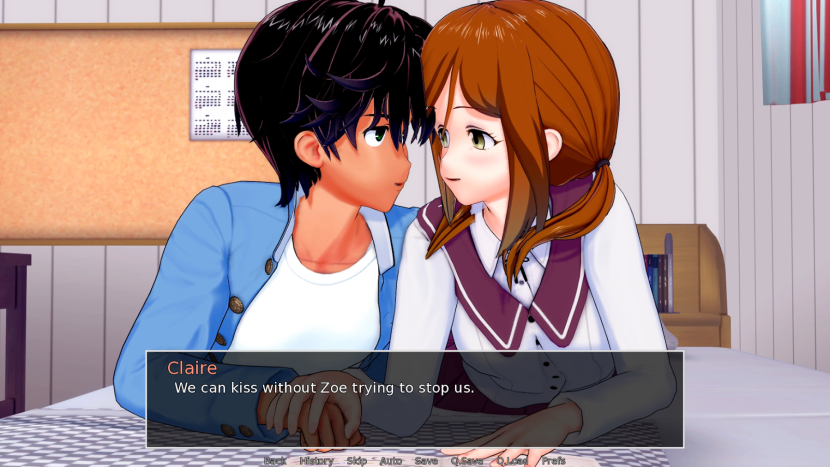This screenshot has height=467, width=830.
Task: Go back one line with Back
Action: point(275,461)
